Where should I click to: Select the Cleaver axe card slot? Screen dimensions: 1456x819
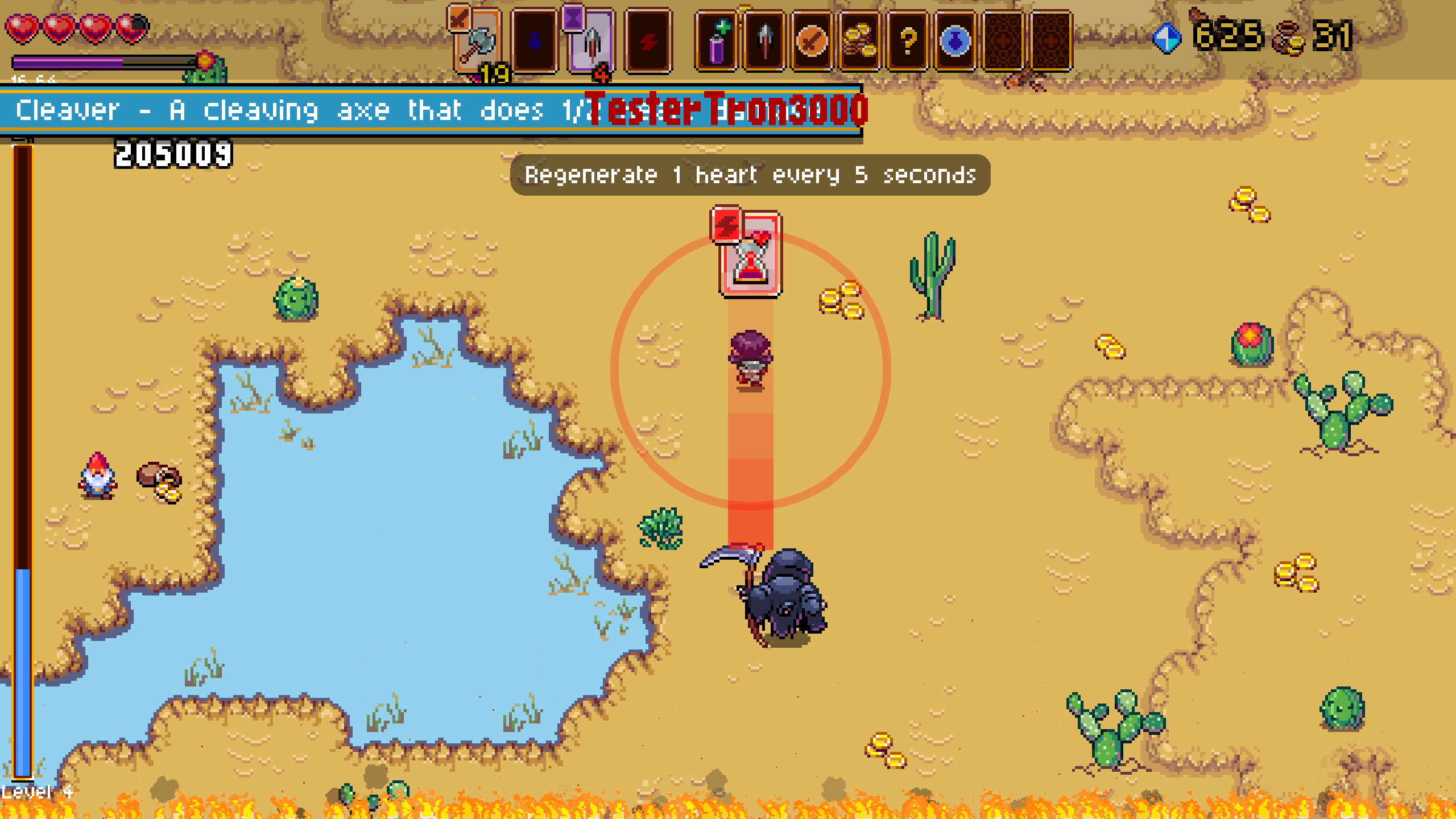click(478, 41)
